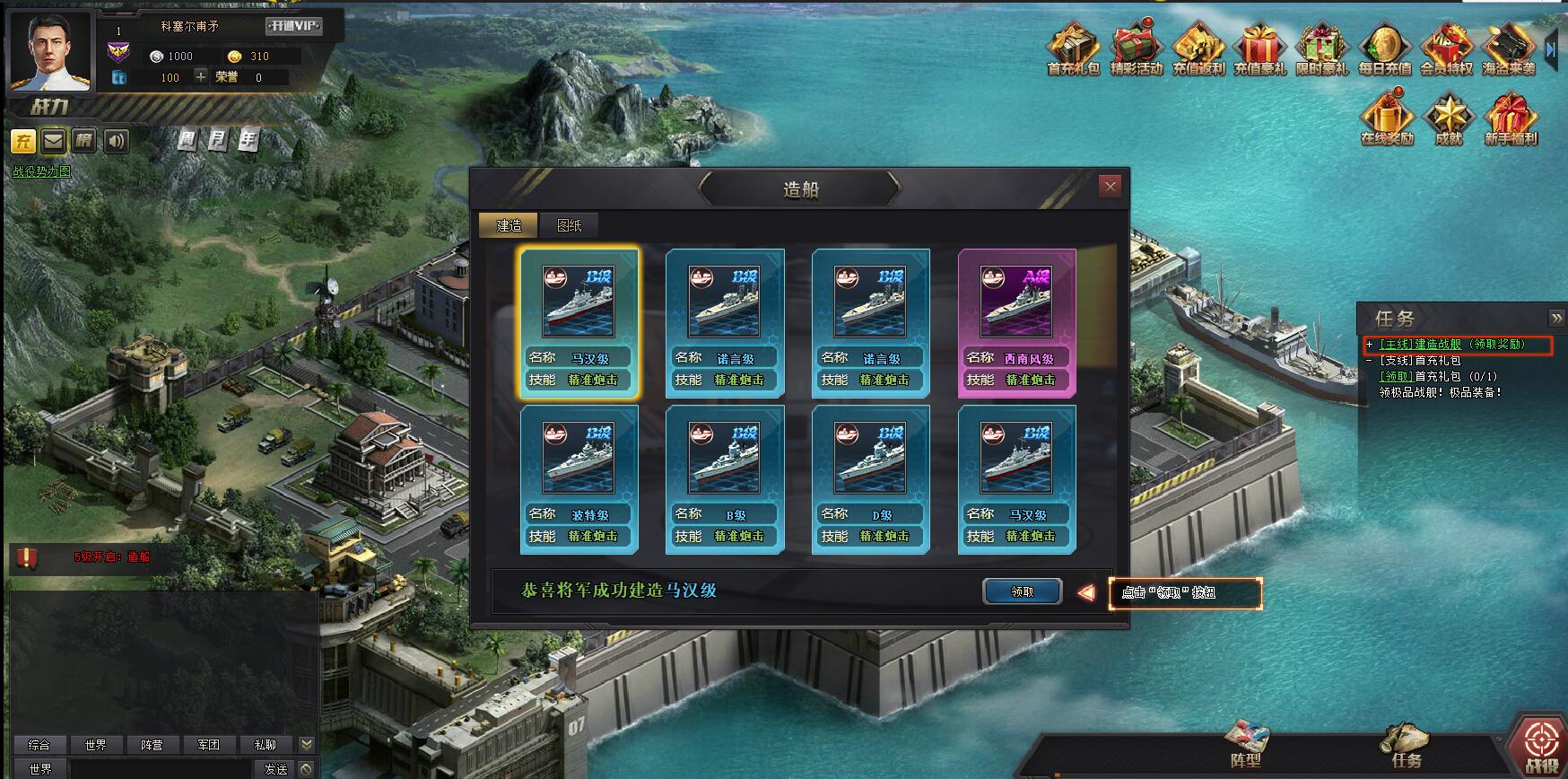Select the purple A-class 西南风级 ship card
Viewport: 1568px width, 779px height.
[1016, 322]
